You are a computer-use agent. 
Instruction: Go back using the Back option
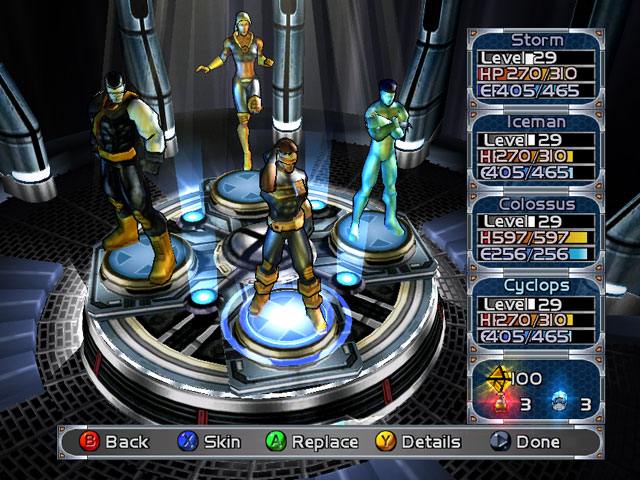[113, 441]
